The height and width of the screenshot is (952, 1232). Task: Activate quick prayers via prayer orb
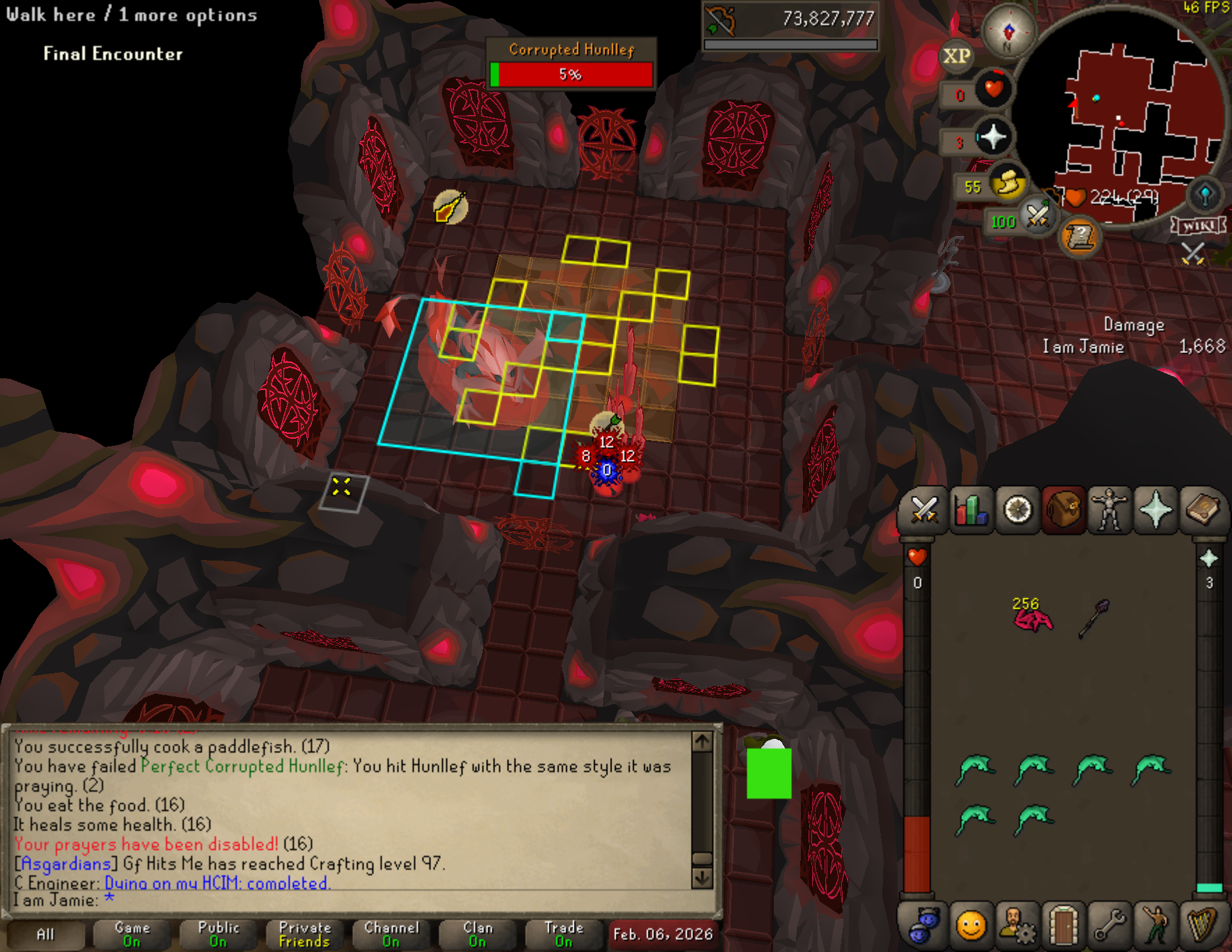992,136
